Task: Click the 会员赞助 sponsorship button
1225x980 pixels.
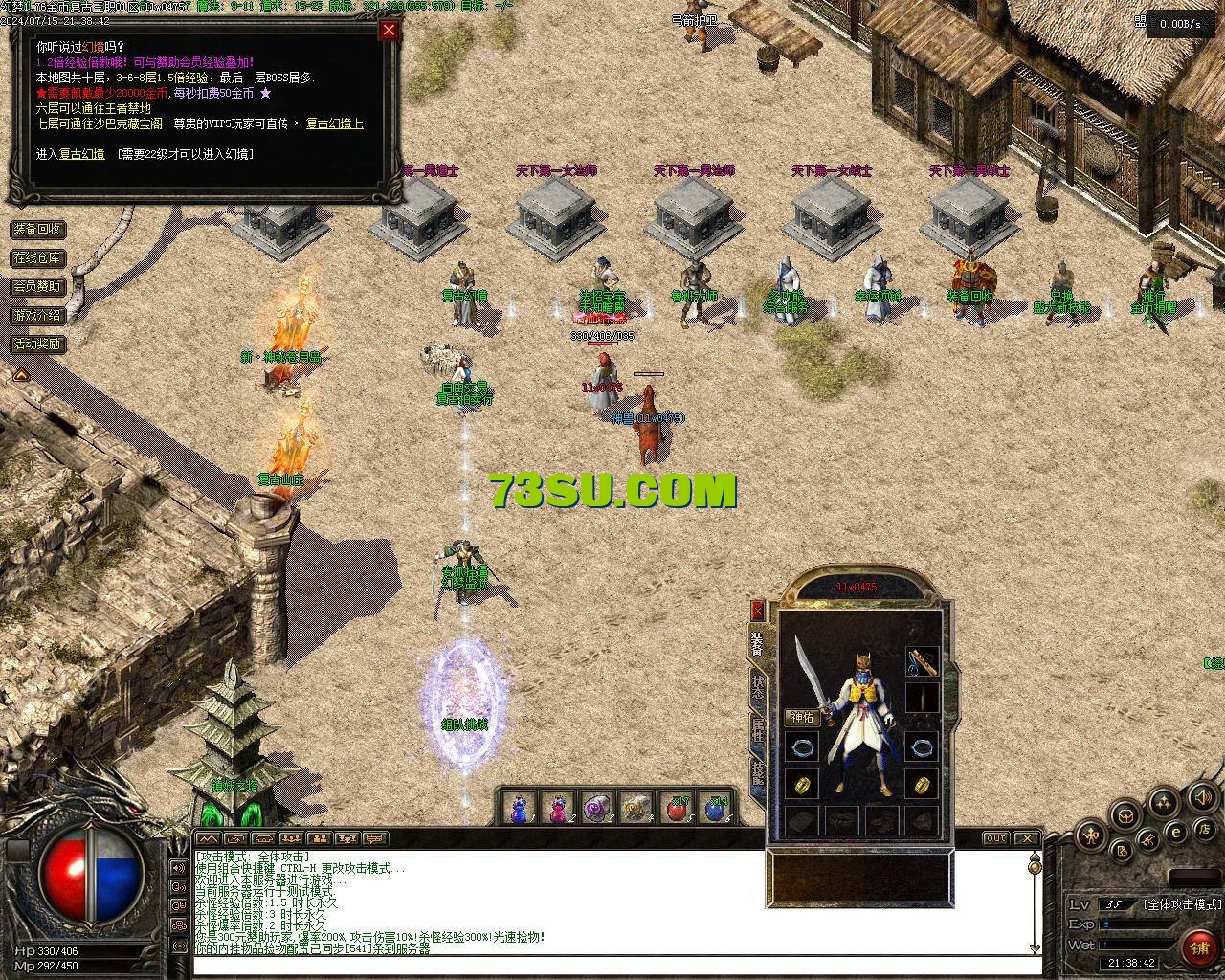Action: click(37, 286)
